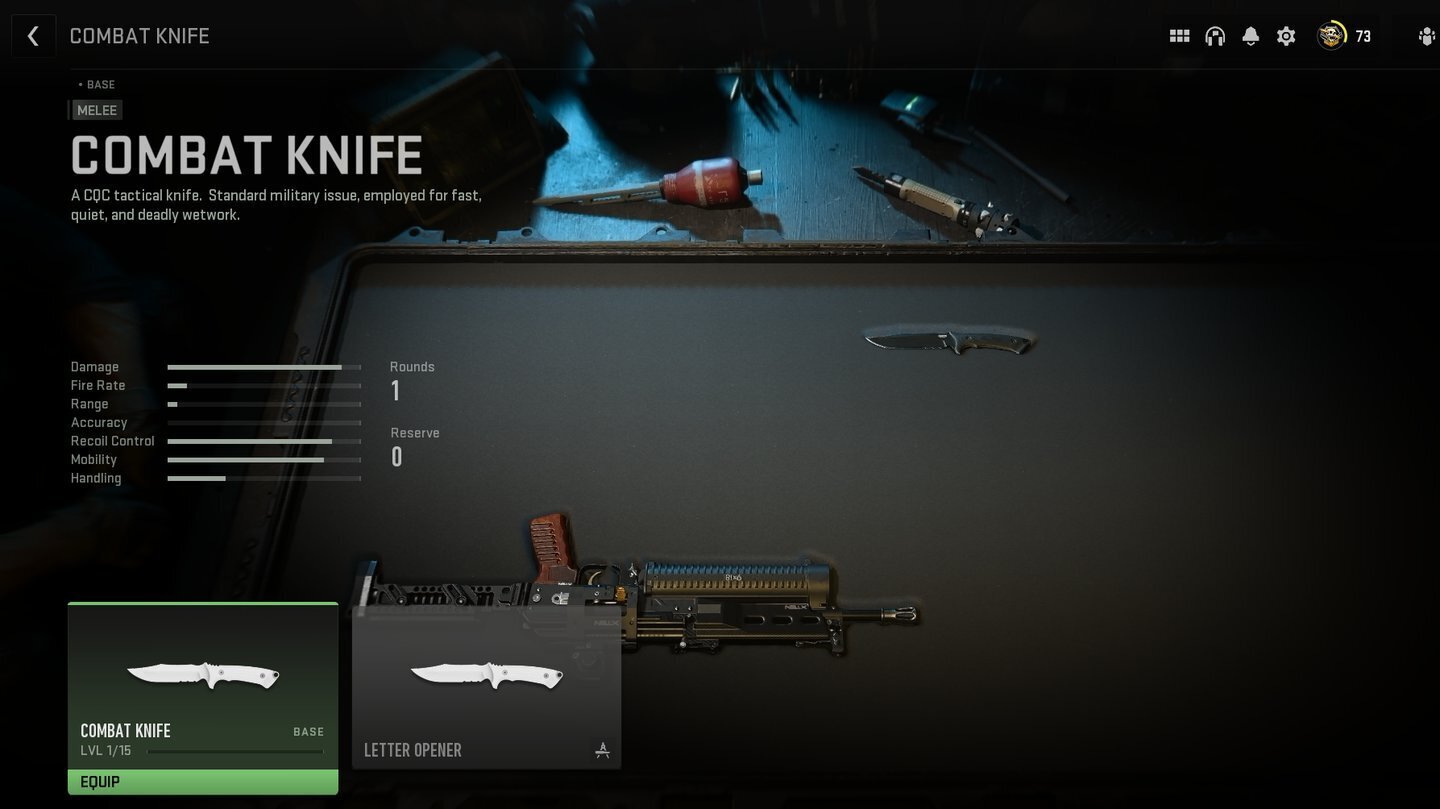
Task: Open the social friends icon
Action: coord(1427,35)
